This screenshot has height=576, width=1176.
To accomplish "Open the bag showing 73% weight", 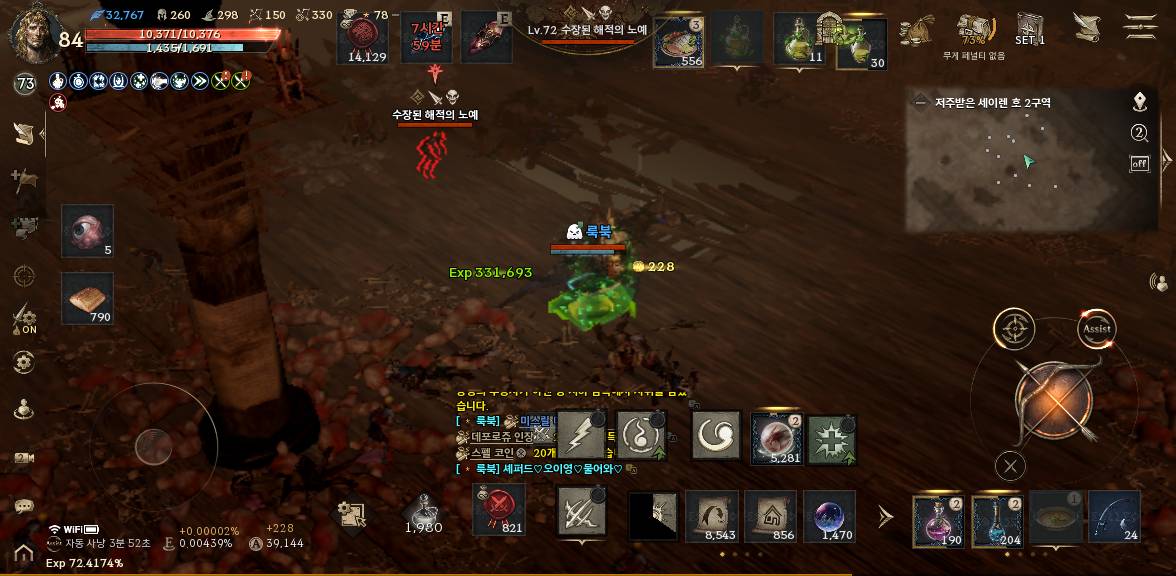I will point(972,28).
